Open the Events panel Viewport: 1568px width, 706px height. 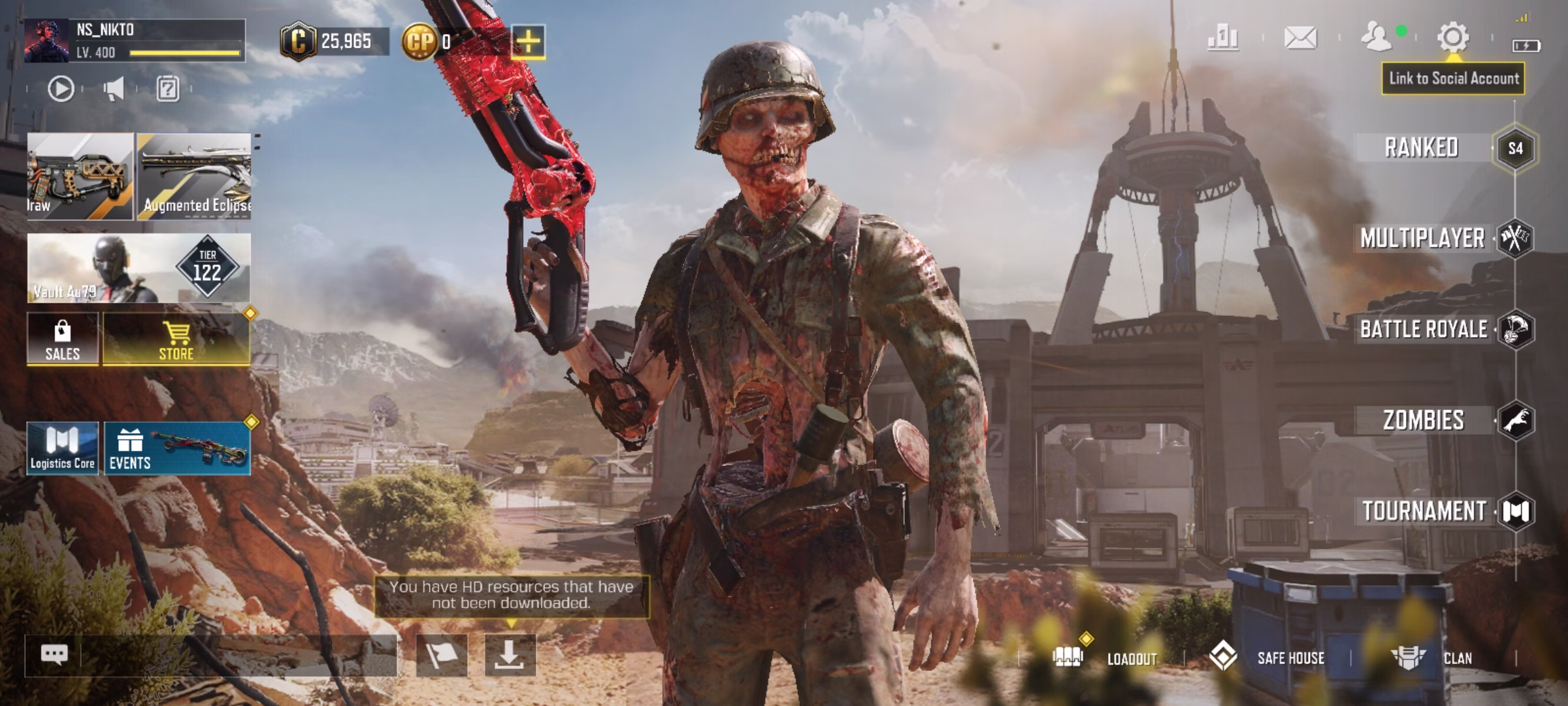pos(176,448)
